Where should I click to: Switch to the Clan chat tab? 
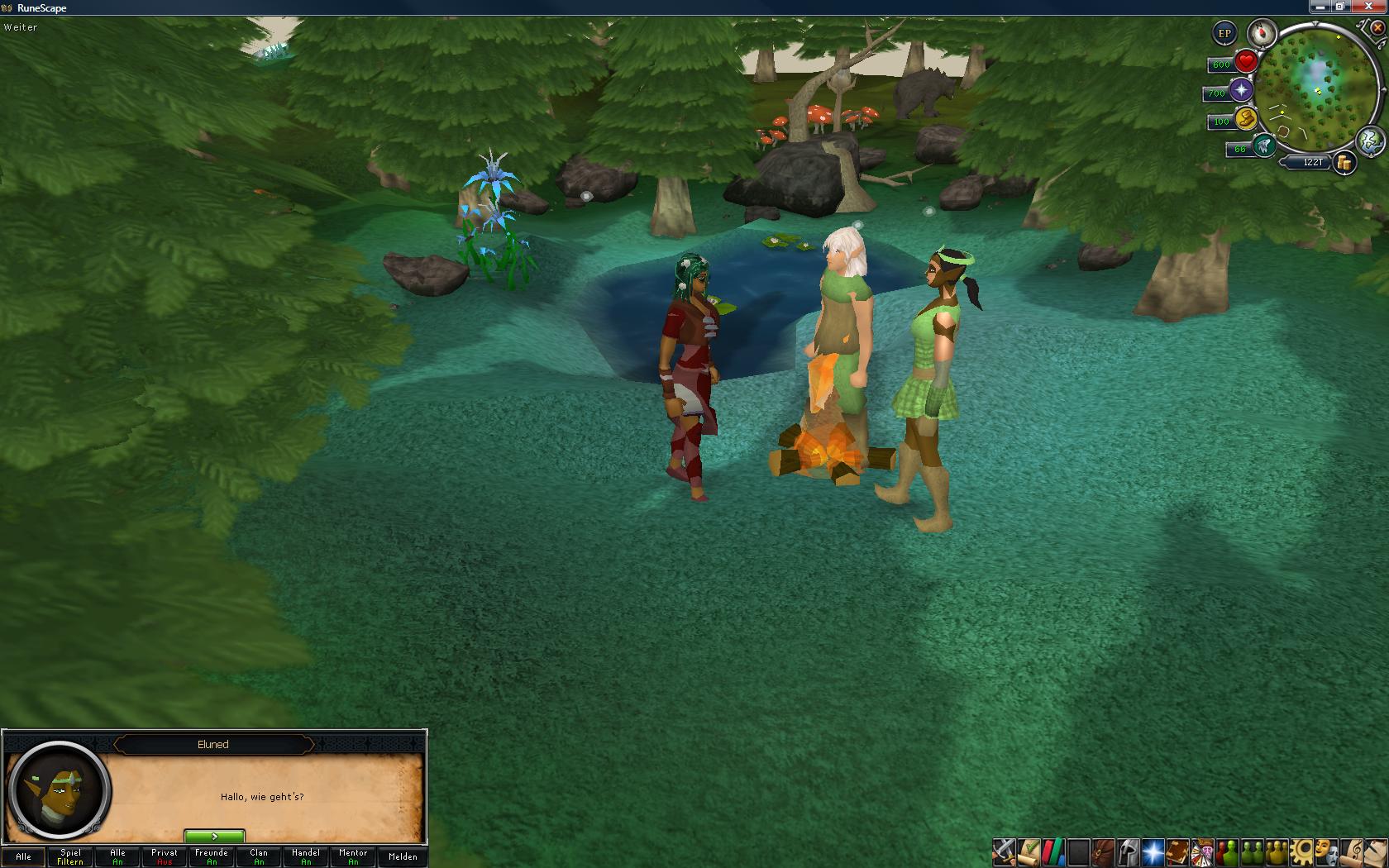(259, 856)
